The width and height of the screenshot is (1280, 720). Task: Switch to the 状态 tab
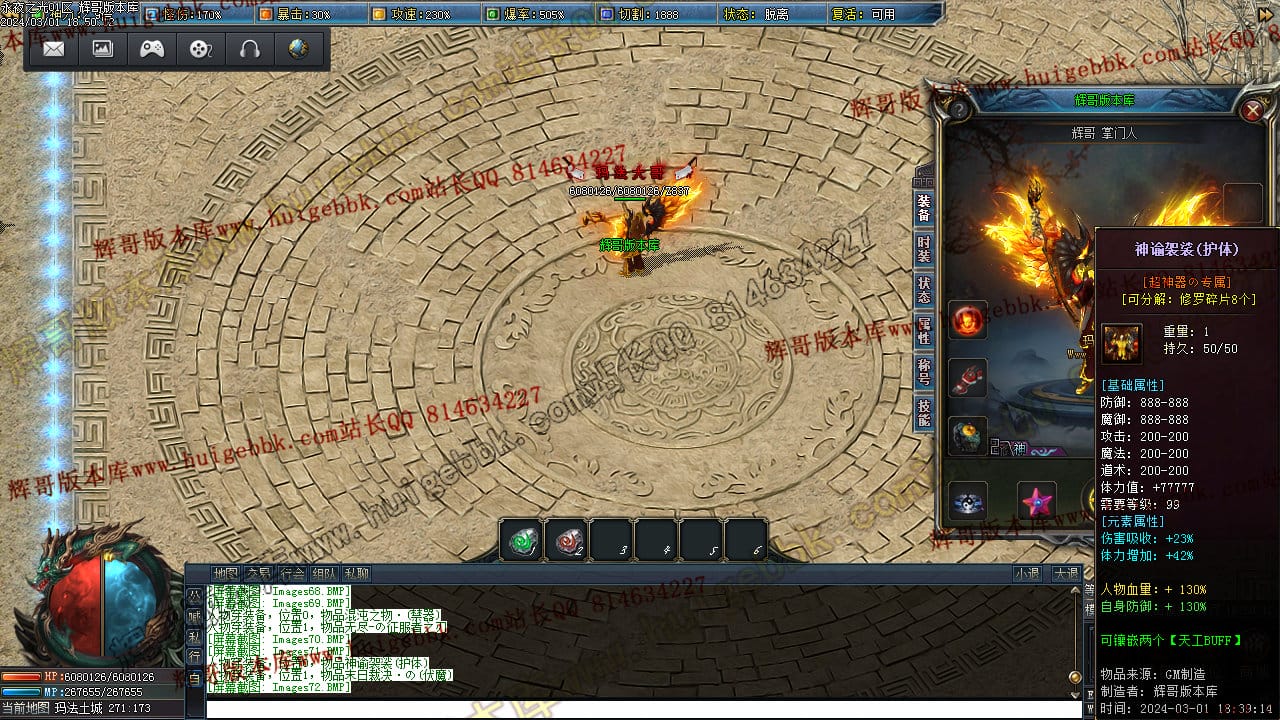click(x=924, y=290)
